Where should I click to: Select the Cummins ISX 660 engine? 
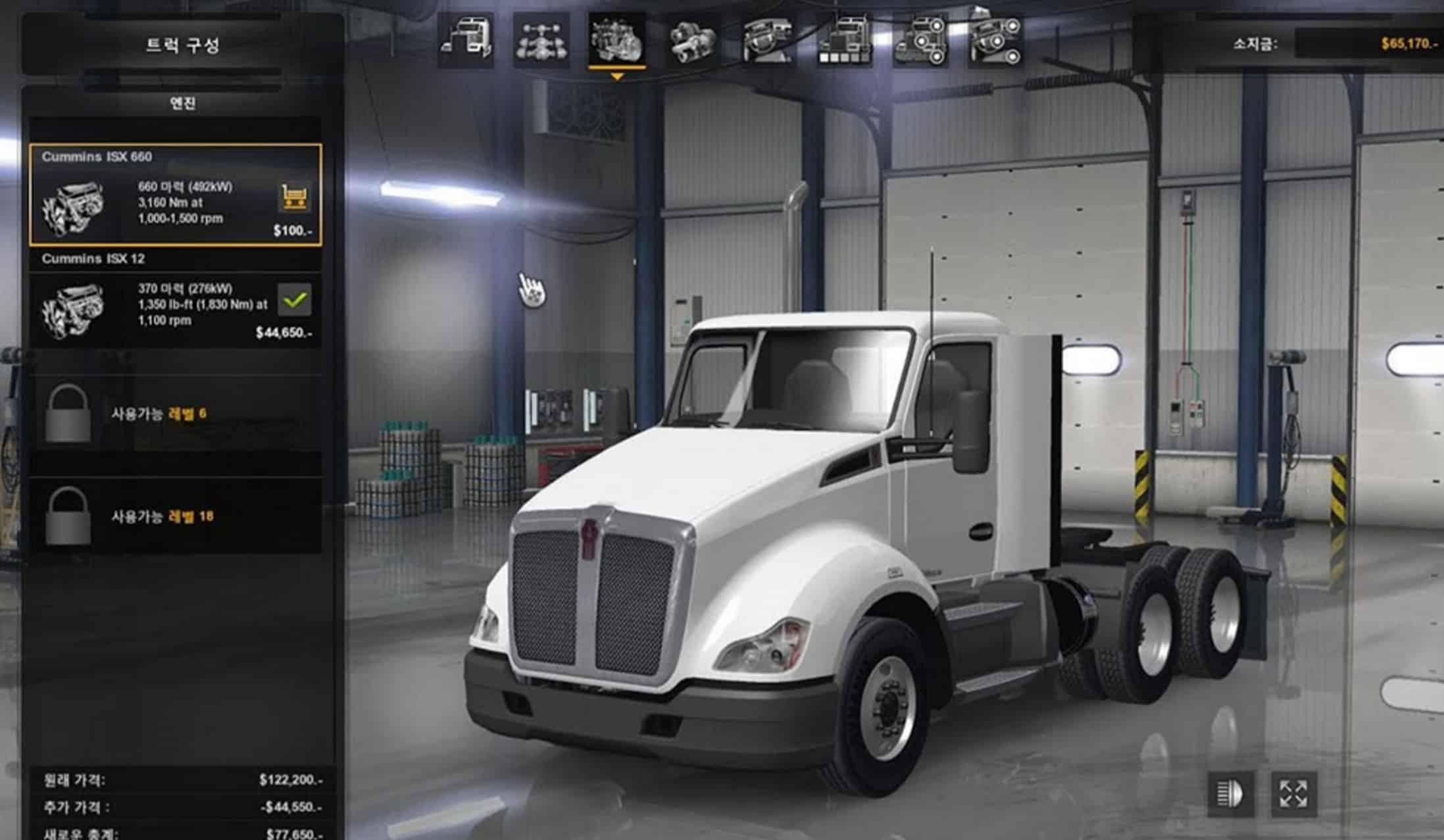click(x=176, y=195)
